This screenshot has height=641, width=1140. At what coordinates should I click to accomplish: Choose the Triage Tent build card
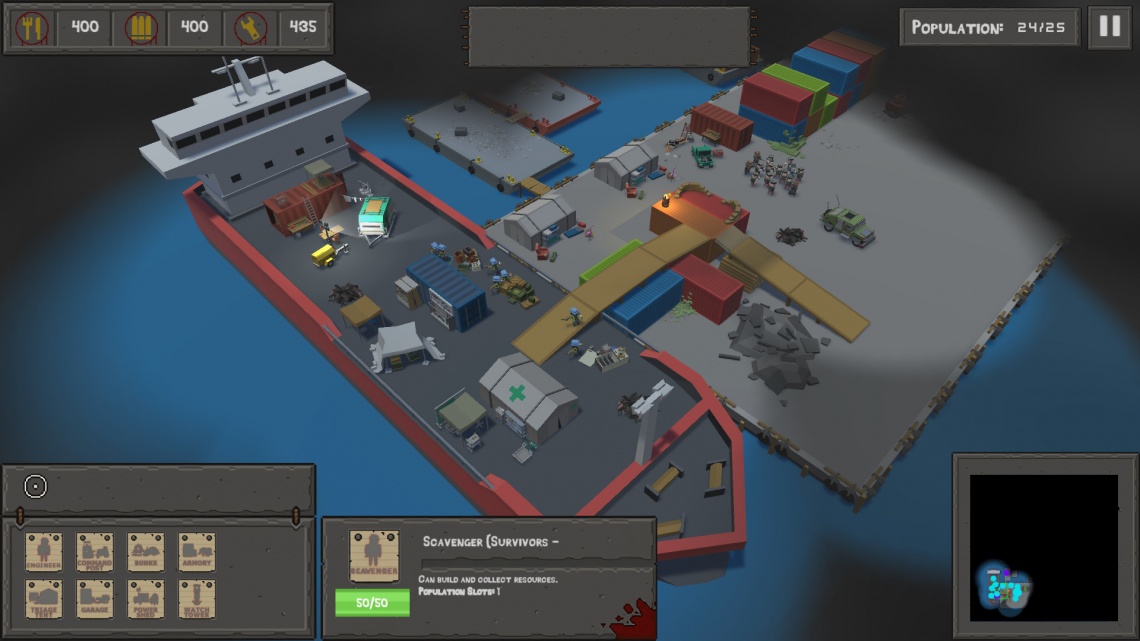pyautogui.click(x=44, y=599)
